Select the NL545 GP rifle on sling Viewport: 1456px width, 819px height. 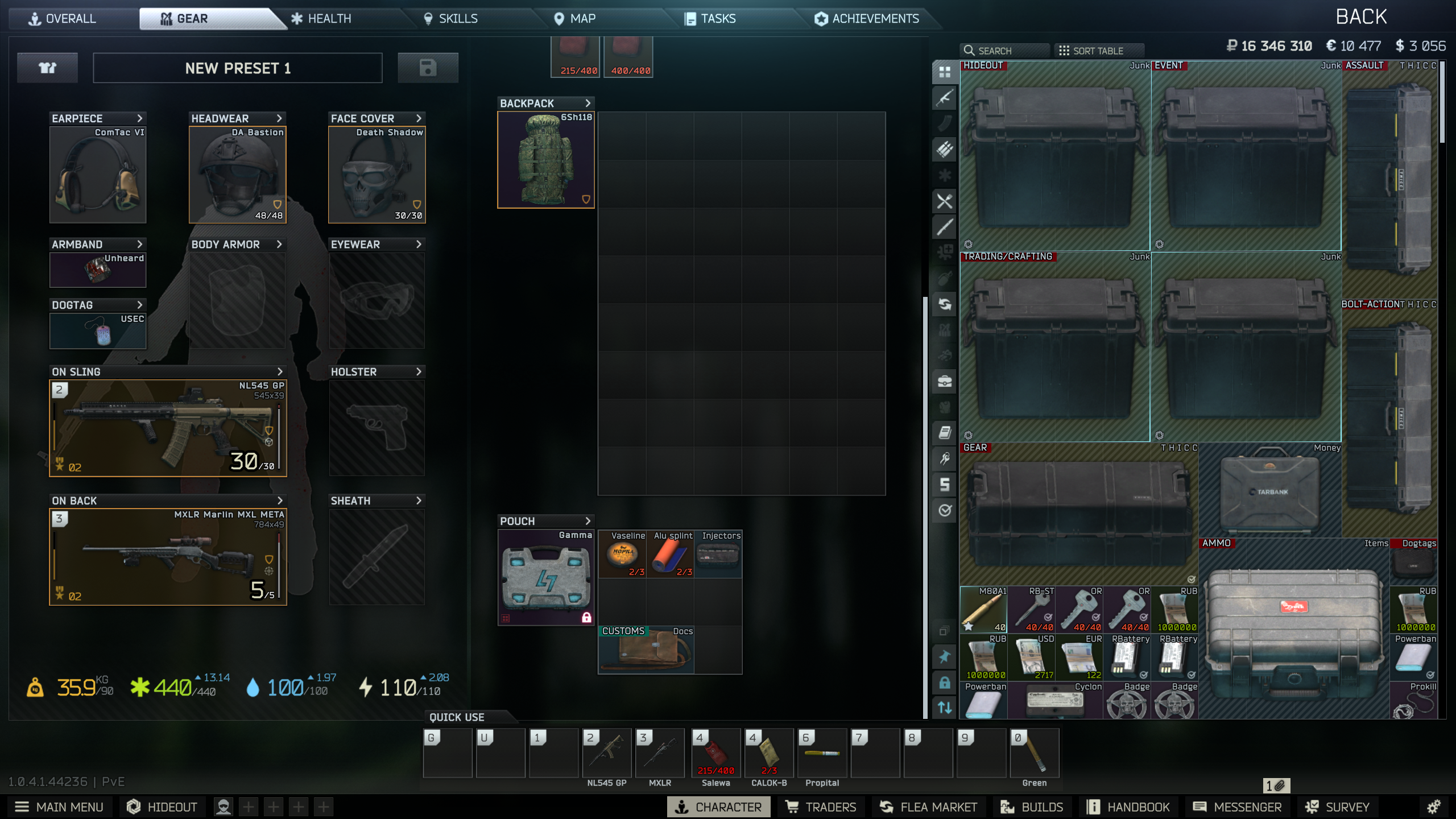(x=168, y=428)
